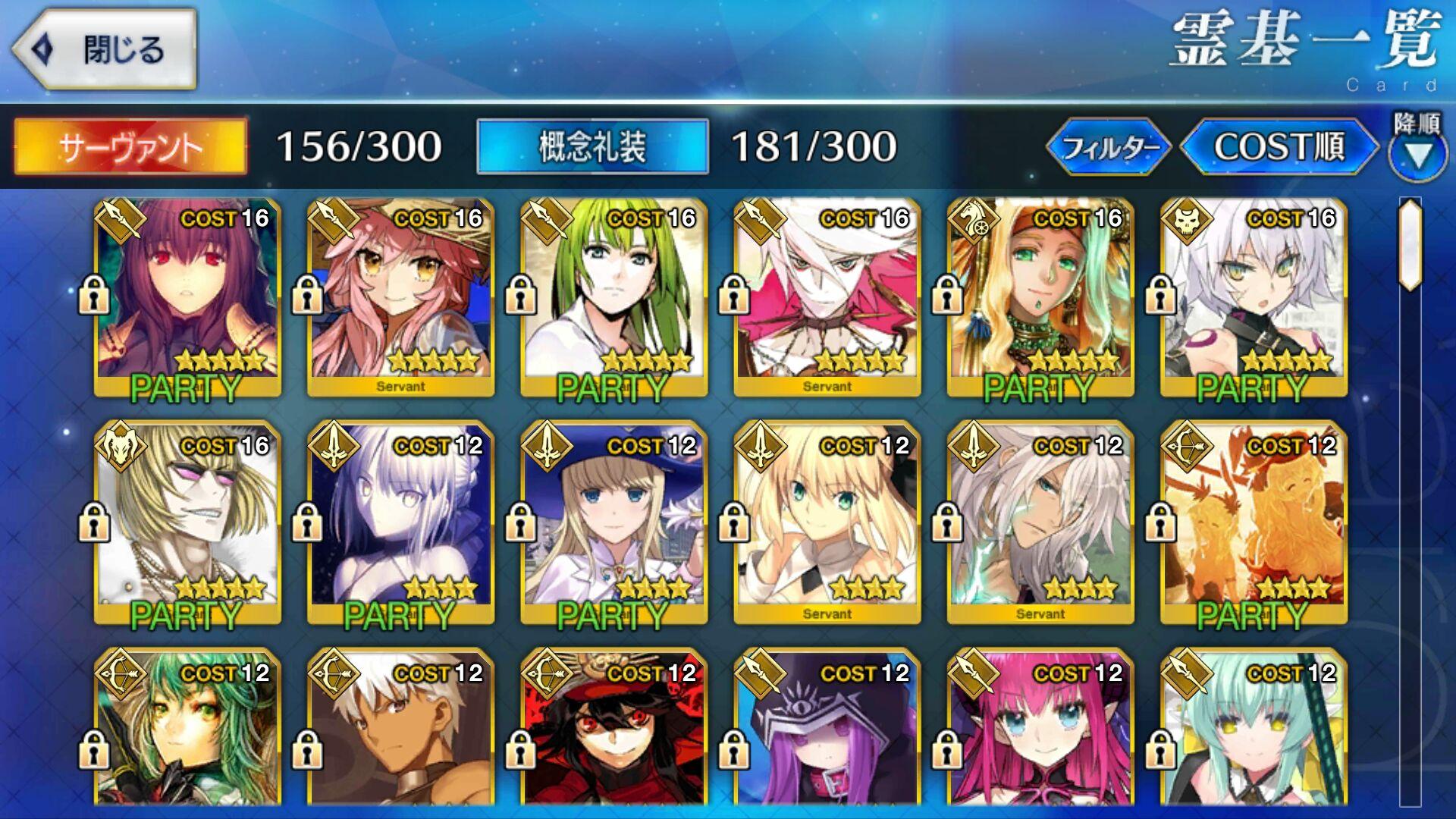This screenshot has height=819, width=1456.
Task: Open the rider with feathered headdress card
Action: pyautogui.click(x=1040, y=297)
